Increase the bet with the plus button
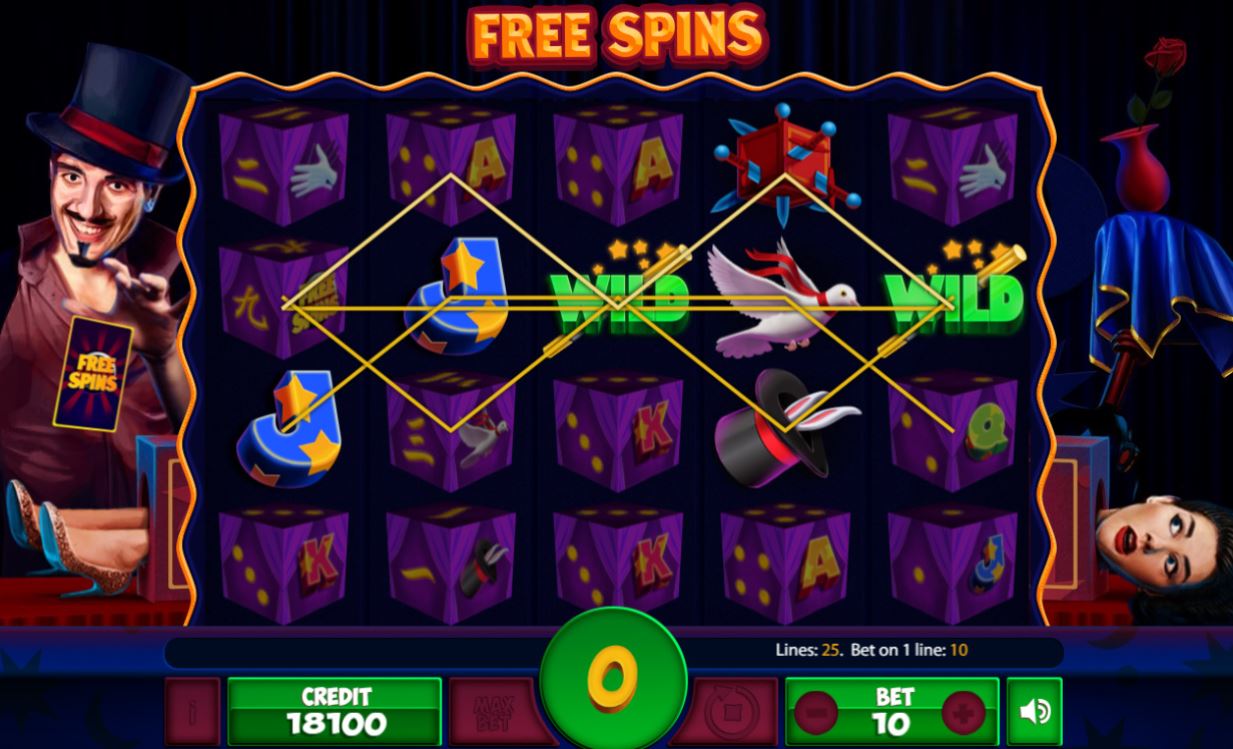 964,713
